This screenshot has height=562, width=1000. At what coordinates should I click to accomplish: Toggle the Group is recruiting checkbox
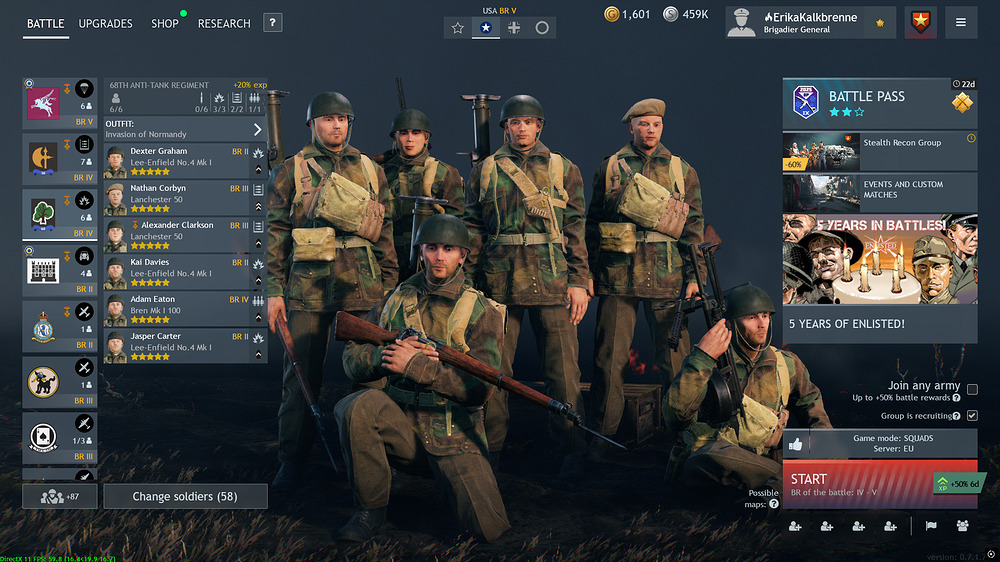click(x=972, y=415)
